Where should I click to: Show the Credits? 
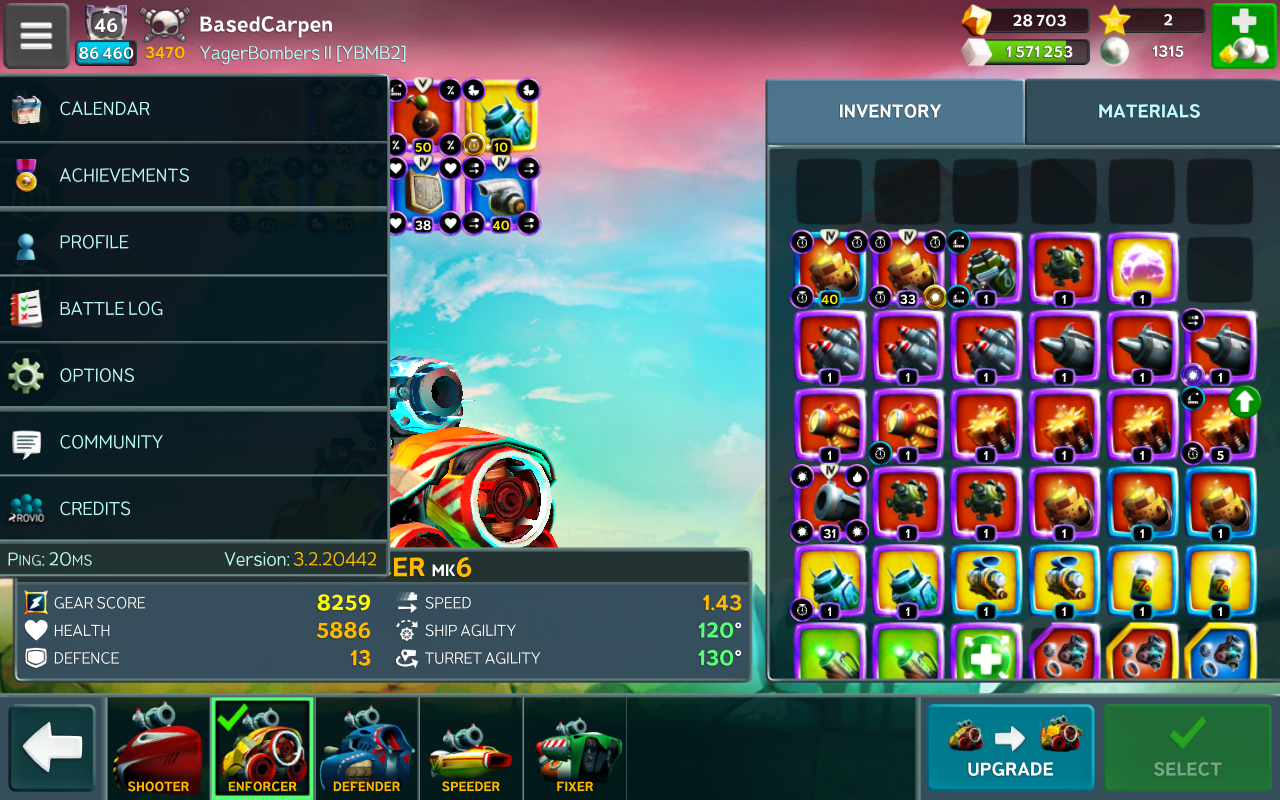click(x=194, y=509)
